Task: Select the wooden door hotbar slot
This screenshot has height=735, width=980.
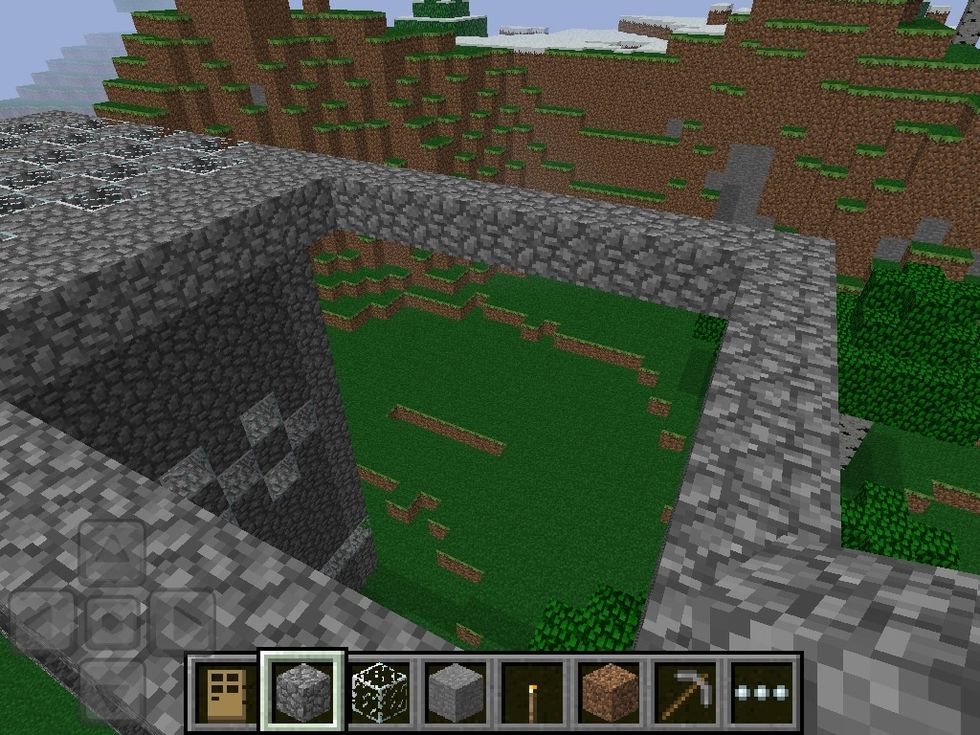Action: click(x=225, y=692)
